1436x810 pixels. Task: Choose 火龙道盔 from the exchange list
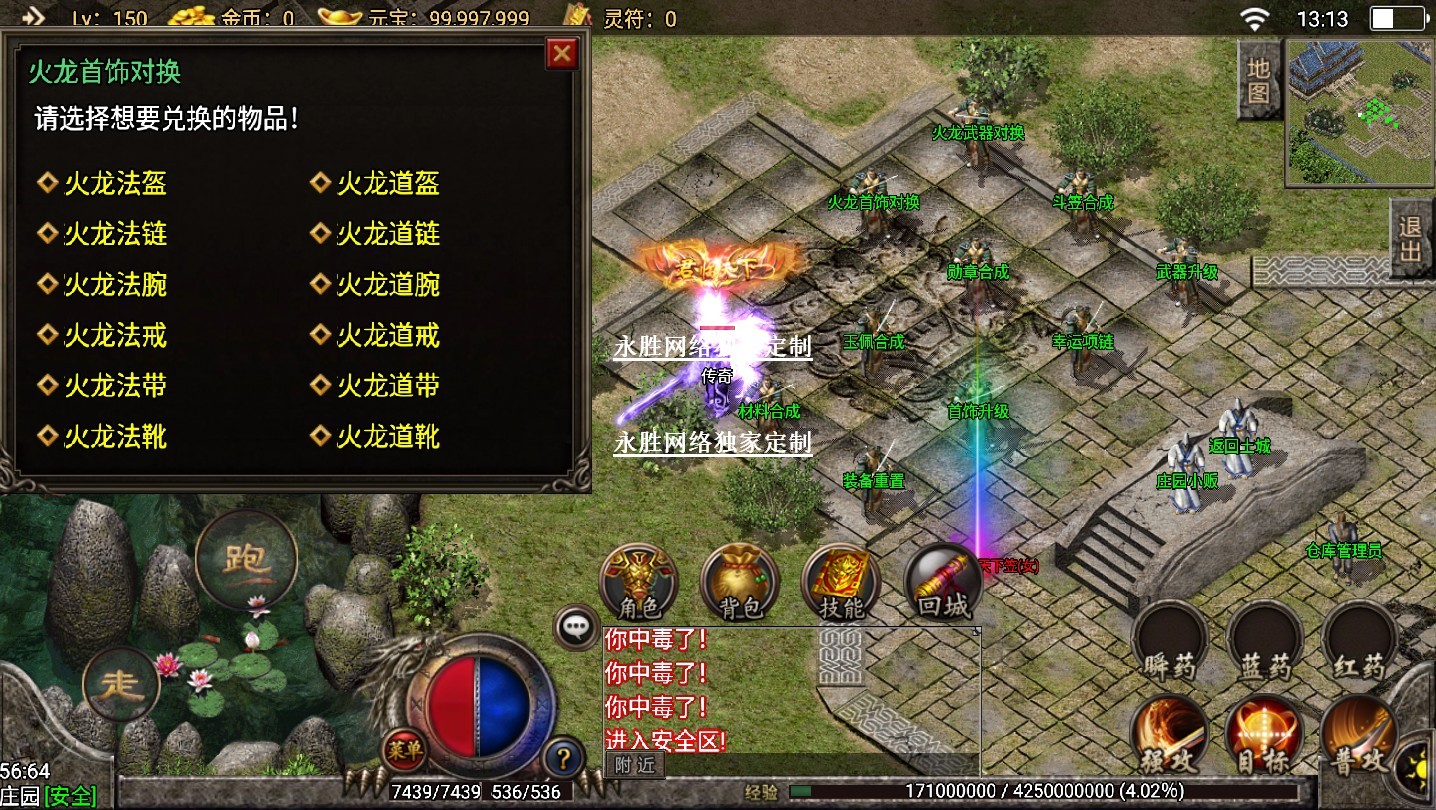click(388, 183)
